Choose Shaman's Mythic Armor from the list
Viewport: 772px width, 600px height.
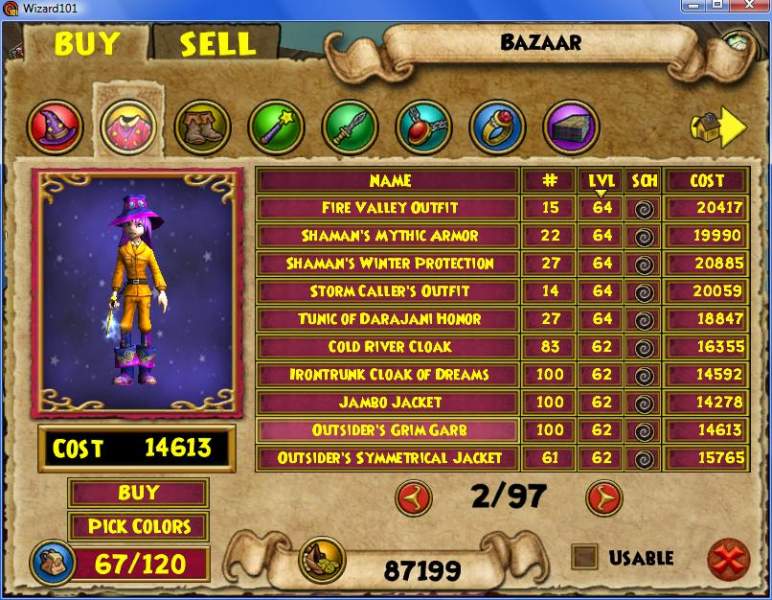tap(389, 236)
